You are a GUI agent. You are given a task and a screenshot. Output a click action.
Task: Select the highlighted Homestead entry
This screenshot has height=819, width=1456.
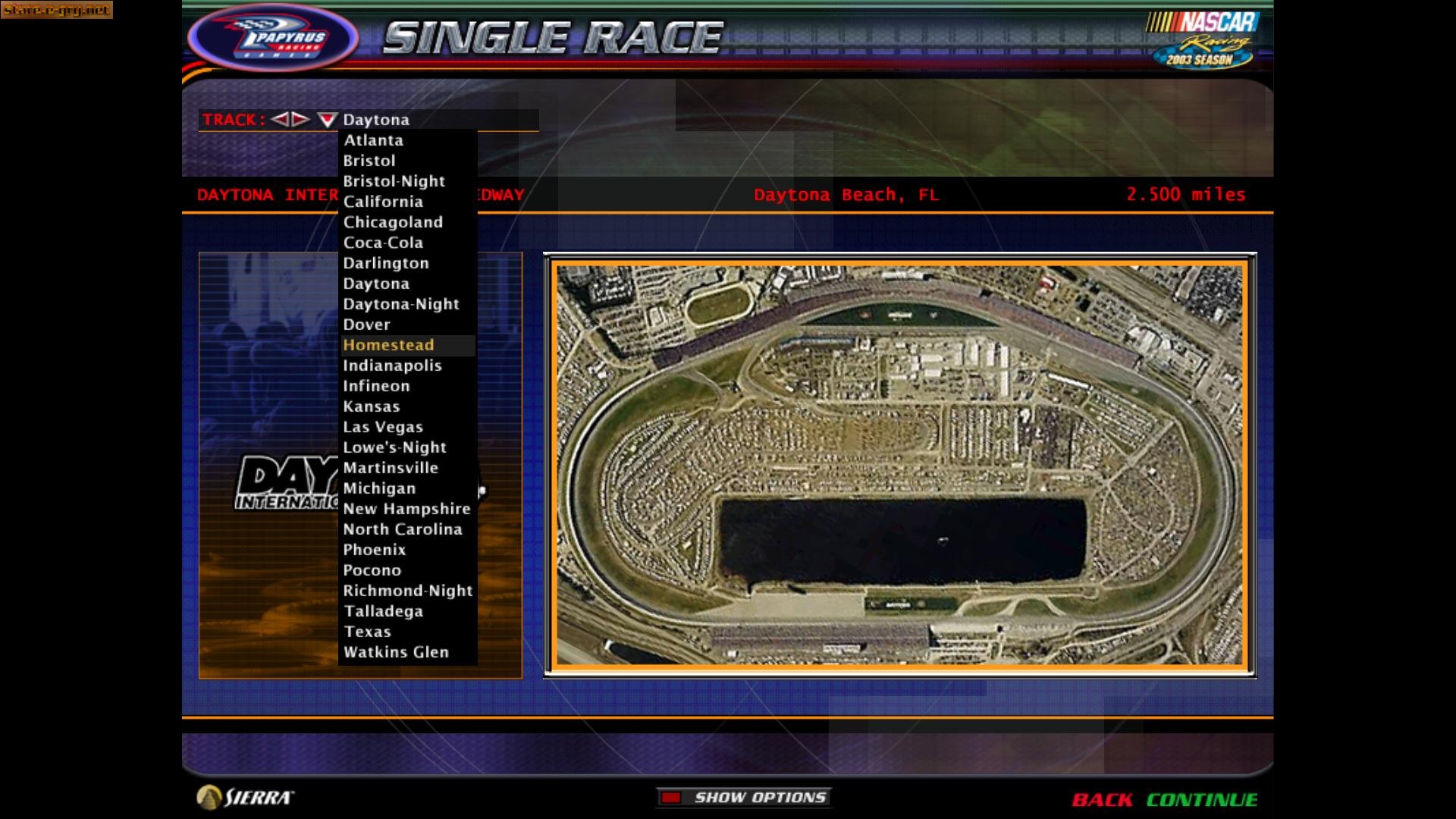(389, 345)
